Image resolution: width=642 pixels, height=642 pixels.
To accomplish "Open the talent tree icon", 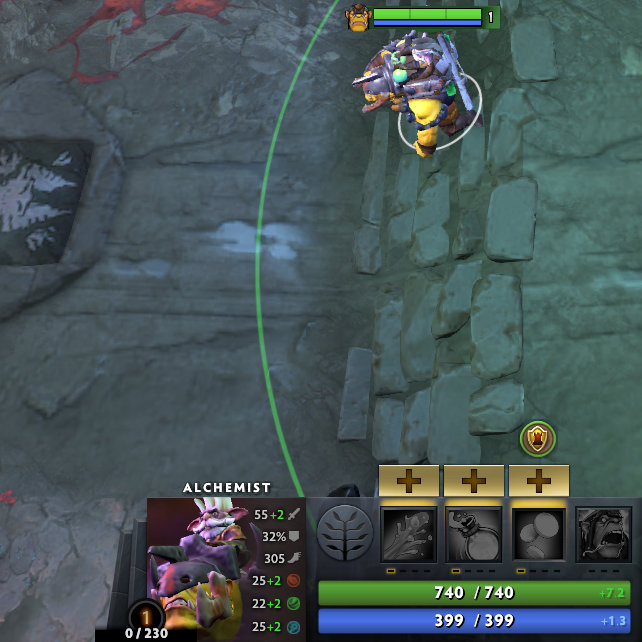I will pos(343,533).
